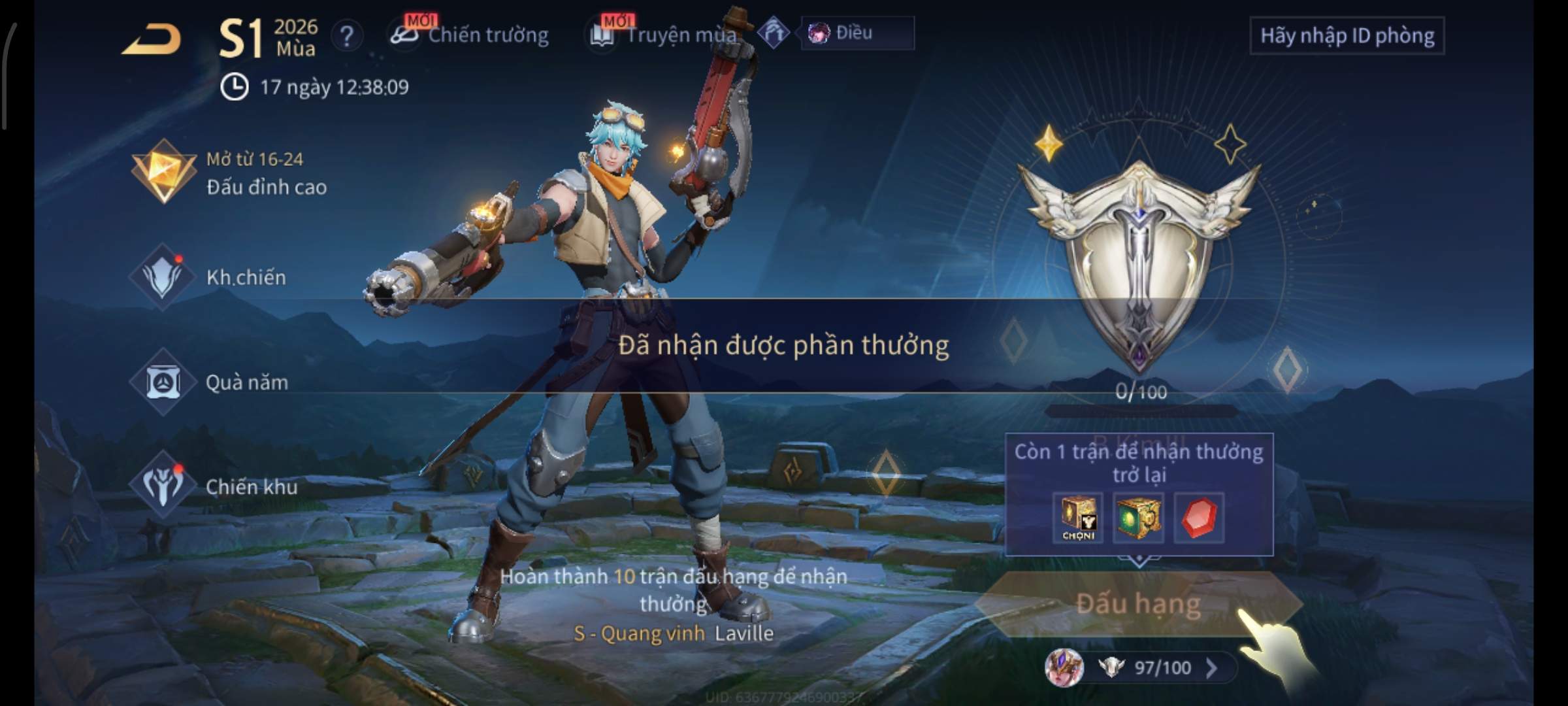This screenshot has width=1568, height=706.
Task: Select the Điêu player tag
Action: click(857, 33)
